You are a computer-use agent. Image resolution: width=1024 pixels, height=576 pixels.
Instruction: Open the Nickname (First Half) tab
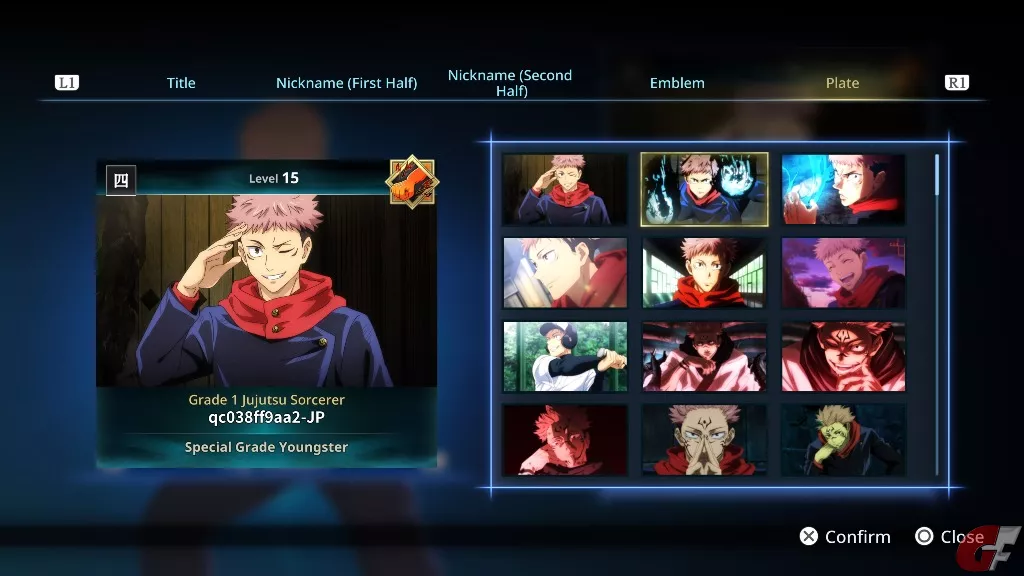346,83
